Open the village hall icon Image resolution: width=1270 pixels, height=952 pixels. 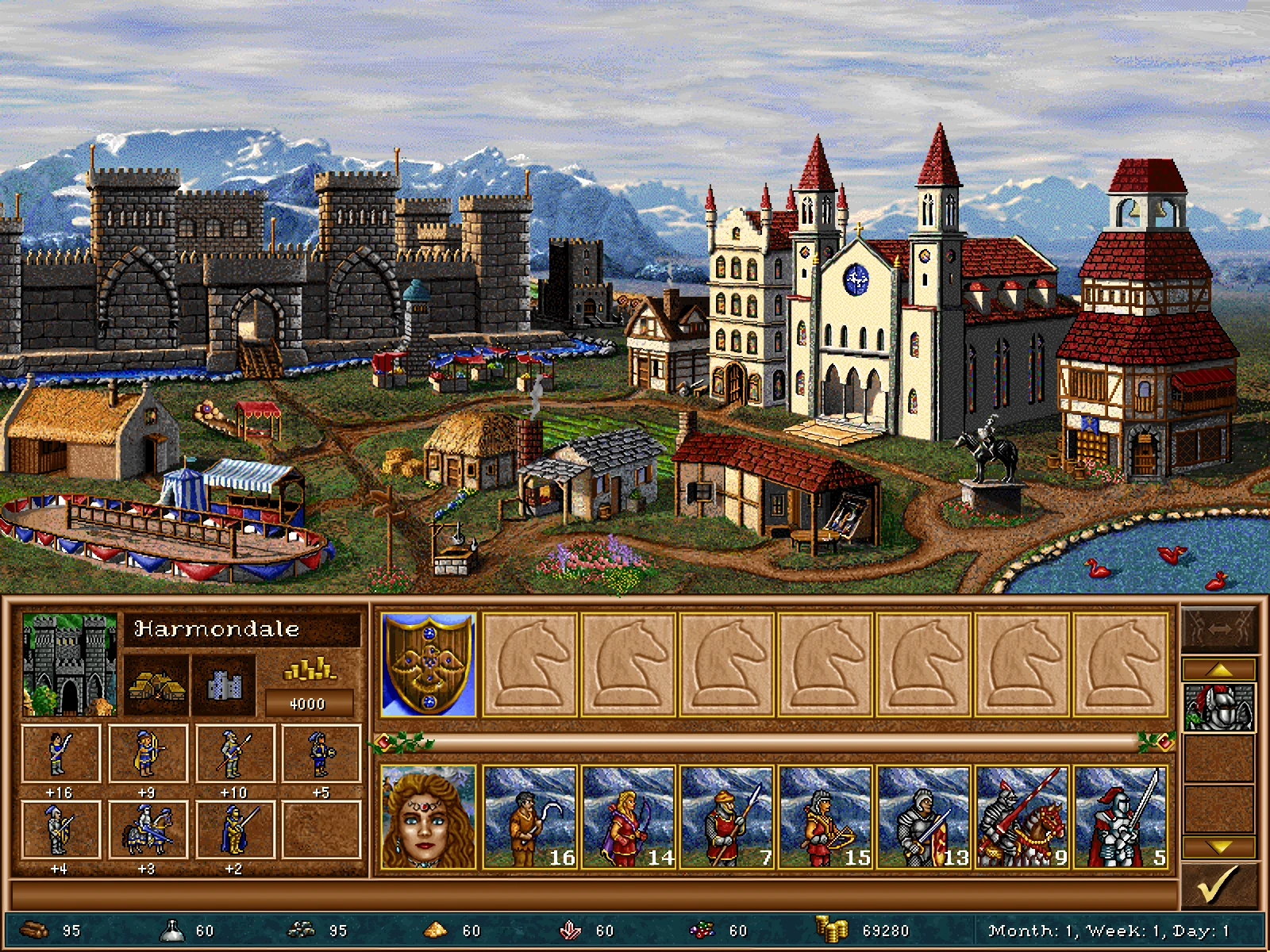156,685
